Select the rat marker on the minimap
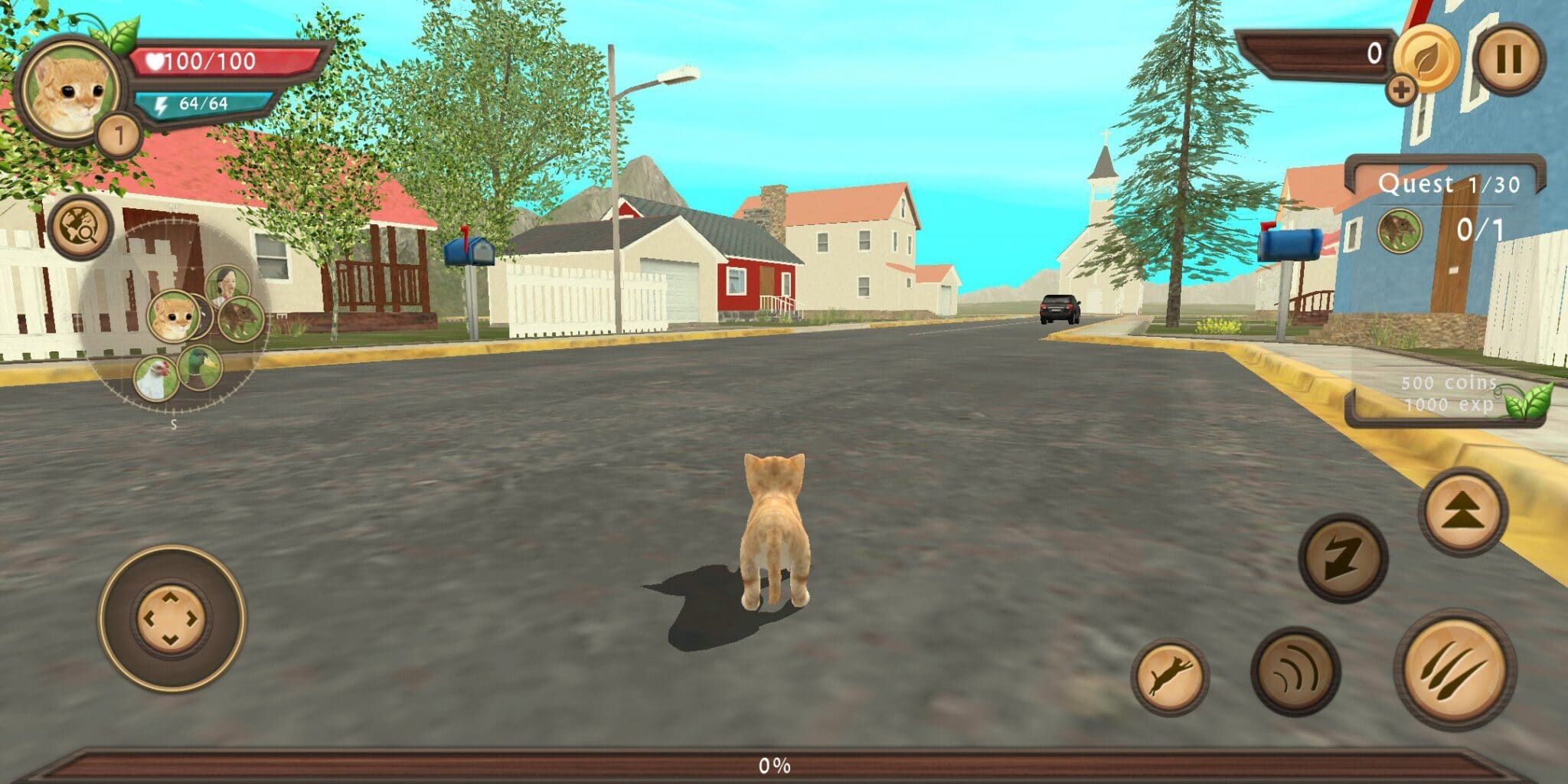Viewport: 1568px width, 784px height. pyautogui.click(x=241, y=319)
